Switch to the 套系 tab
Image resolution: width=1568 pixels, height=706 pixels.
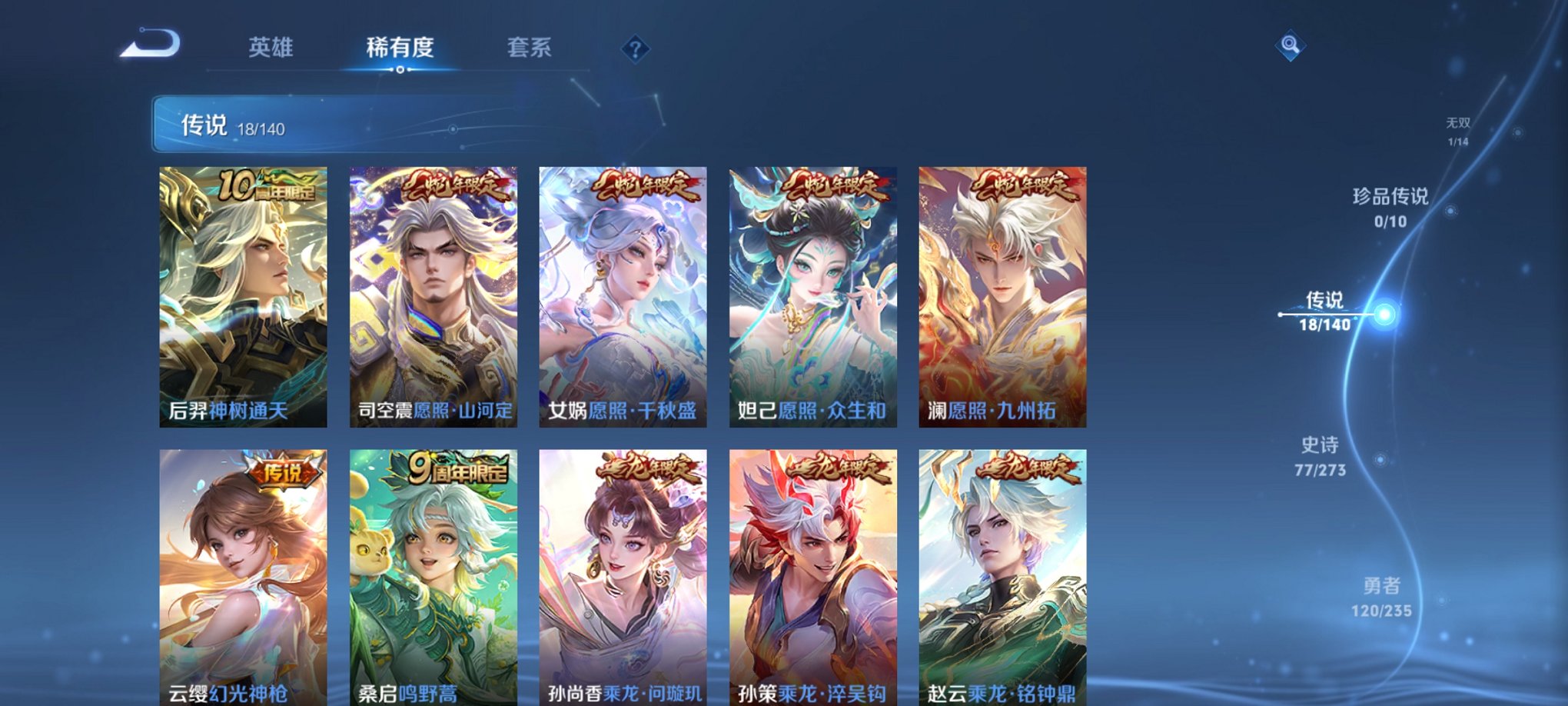pyautogui.click(x=530, y=48)
